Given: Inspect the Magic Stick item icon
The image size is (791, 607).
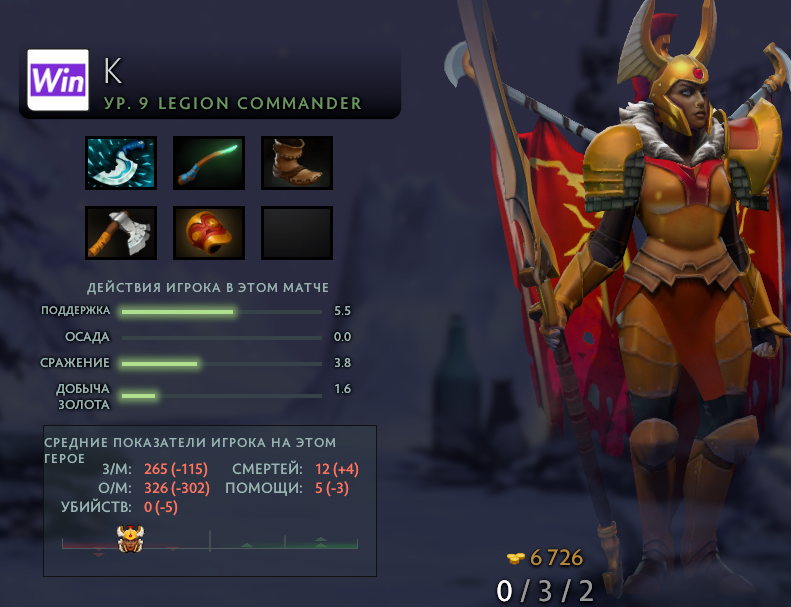Looking at the screenshot, I should click(209, 163).
